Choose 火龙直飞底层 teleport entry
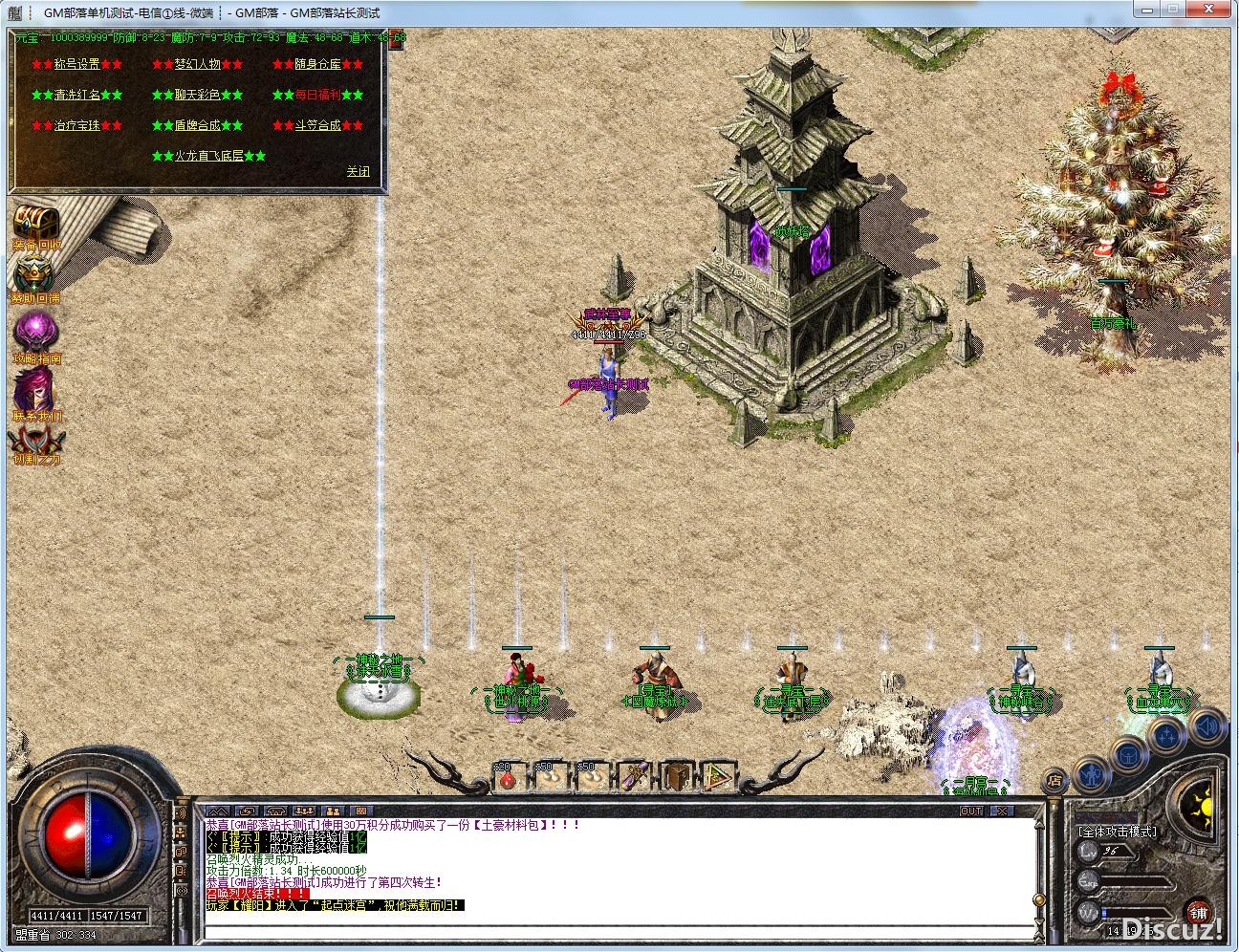 (x=208, y=156)
